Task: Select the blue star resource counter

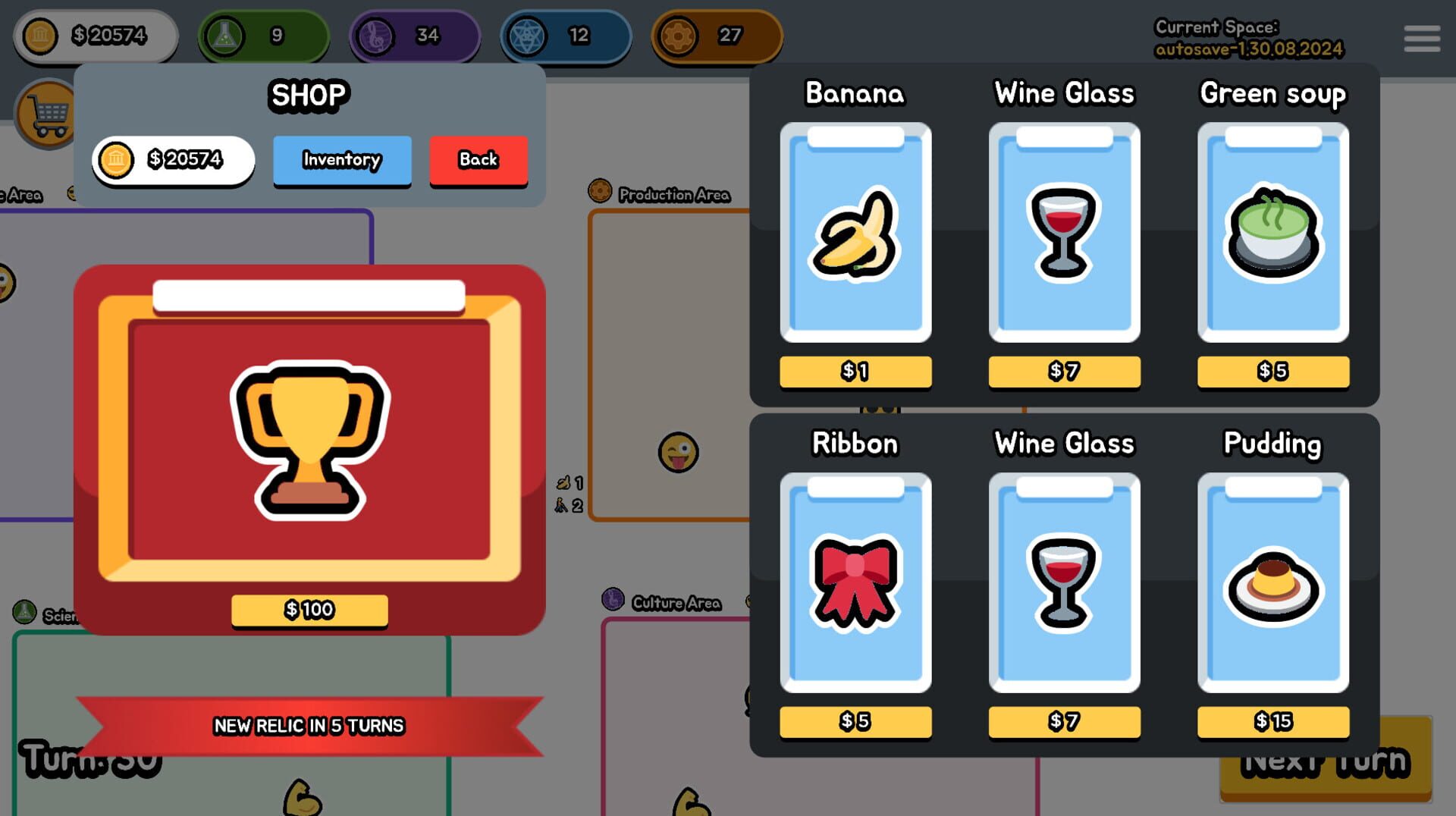Action: 526,34
